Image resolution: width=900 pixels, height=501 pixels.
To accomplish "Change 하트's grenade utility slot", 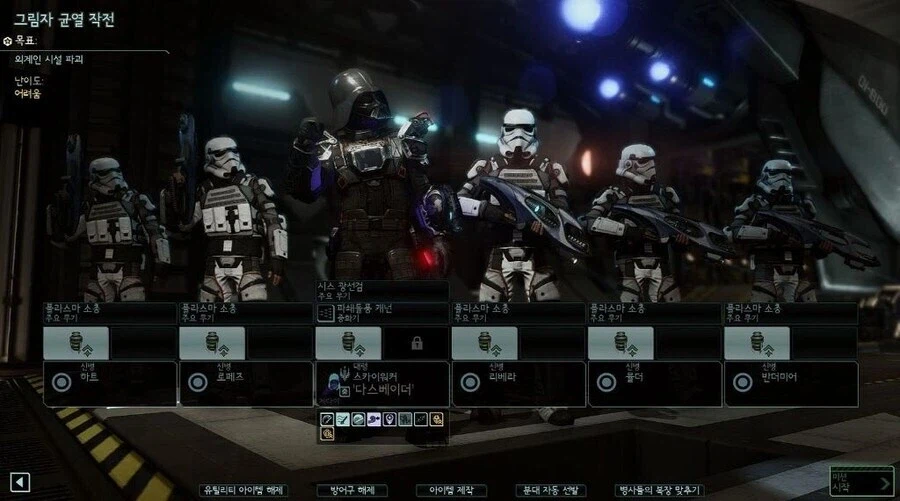I will 76,343.
